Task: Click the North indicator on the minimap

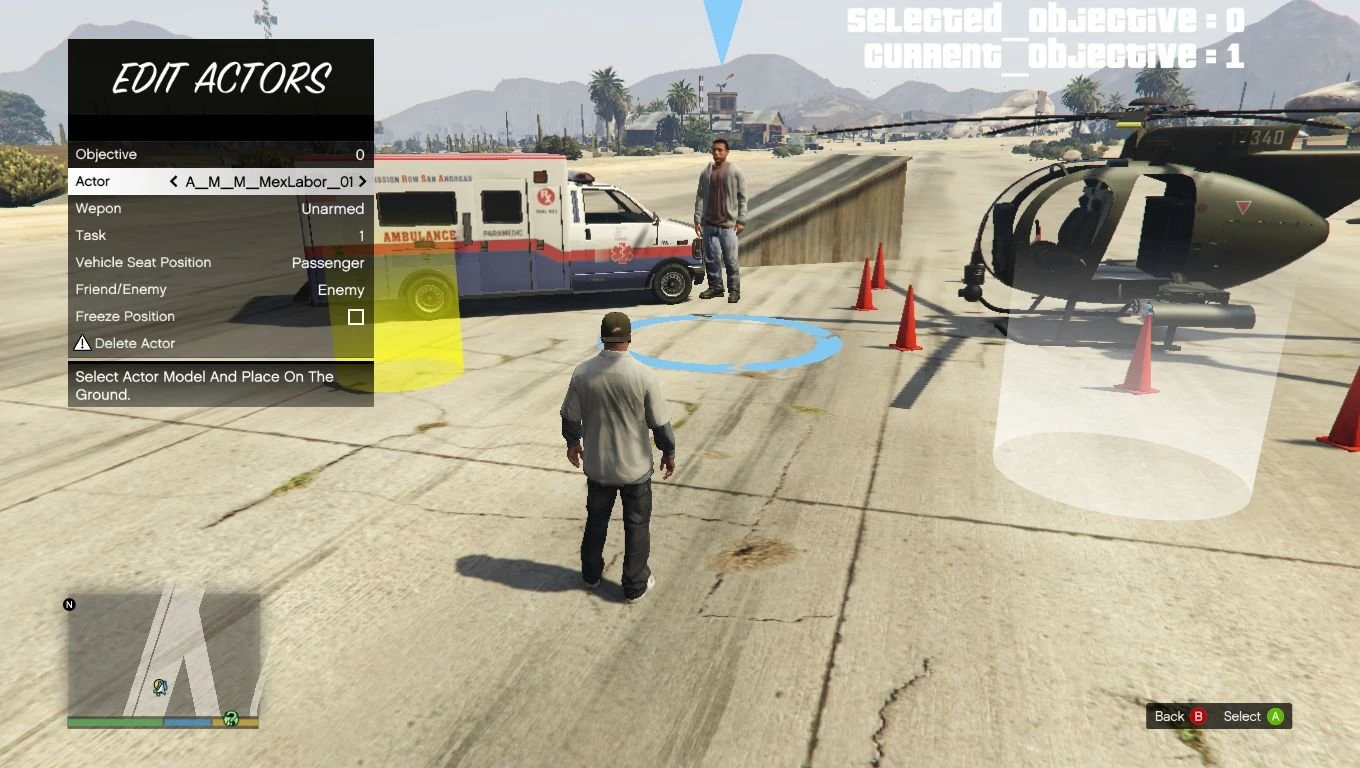Action: point(70,604)
